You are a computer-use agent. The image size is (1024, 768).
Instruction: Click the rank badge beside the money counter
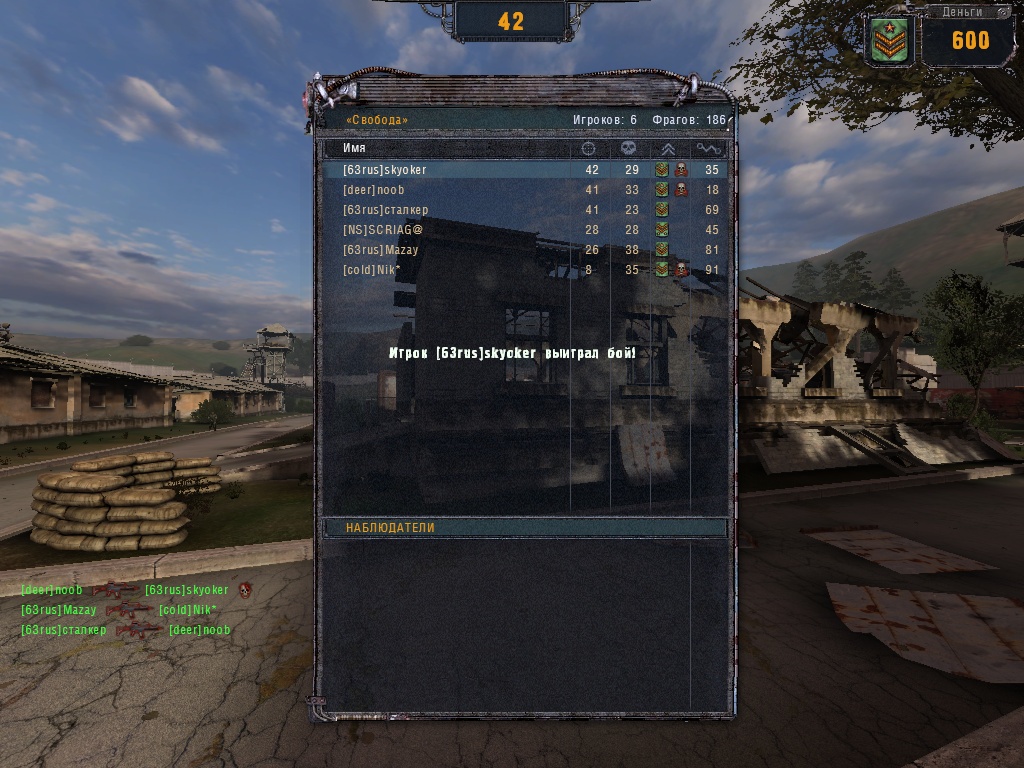tap(890, 41)
